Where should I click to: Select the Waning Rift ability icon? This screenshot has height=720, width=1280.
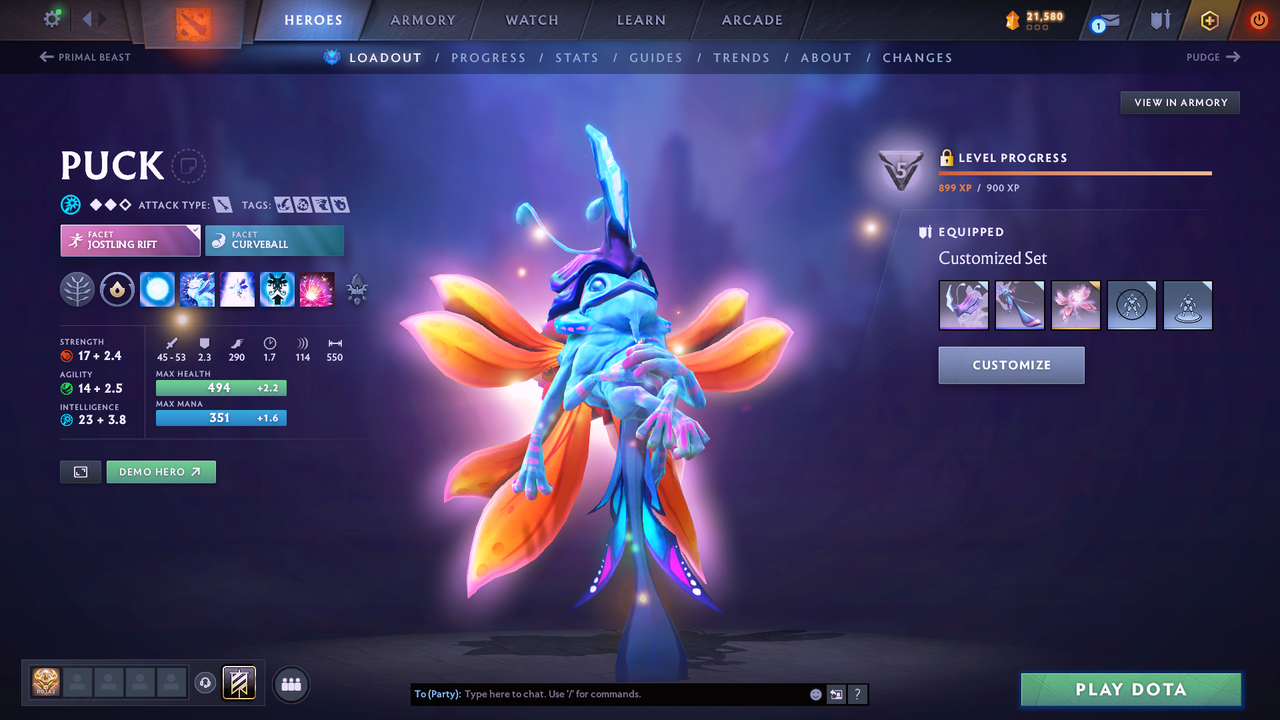(197, 289)
